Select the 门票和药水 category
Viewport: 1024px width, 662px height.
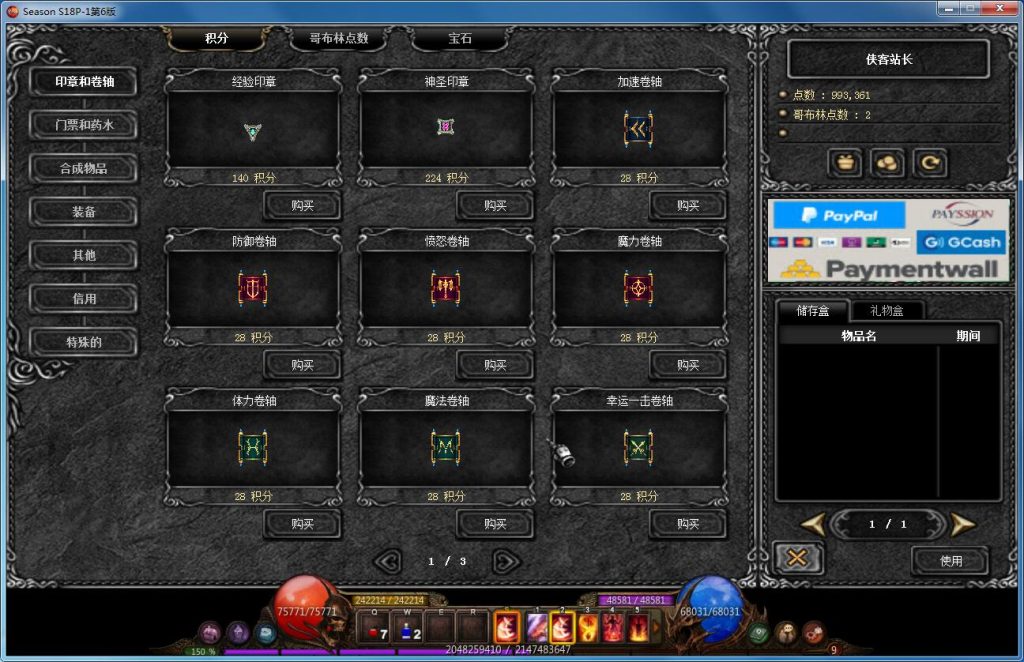(x=83, y=126)
